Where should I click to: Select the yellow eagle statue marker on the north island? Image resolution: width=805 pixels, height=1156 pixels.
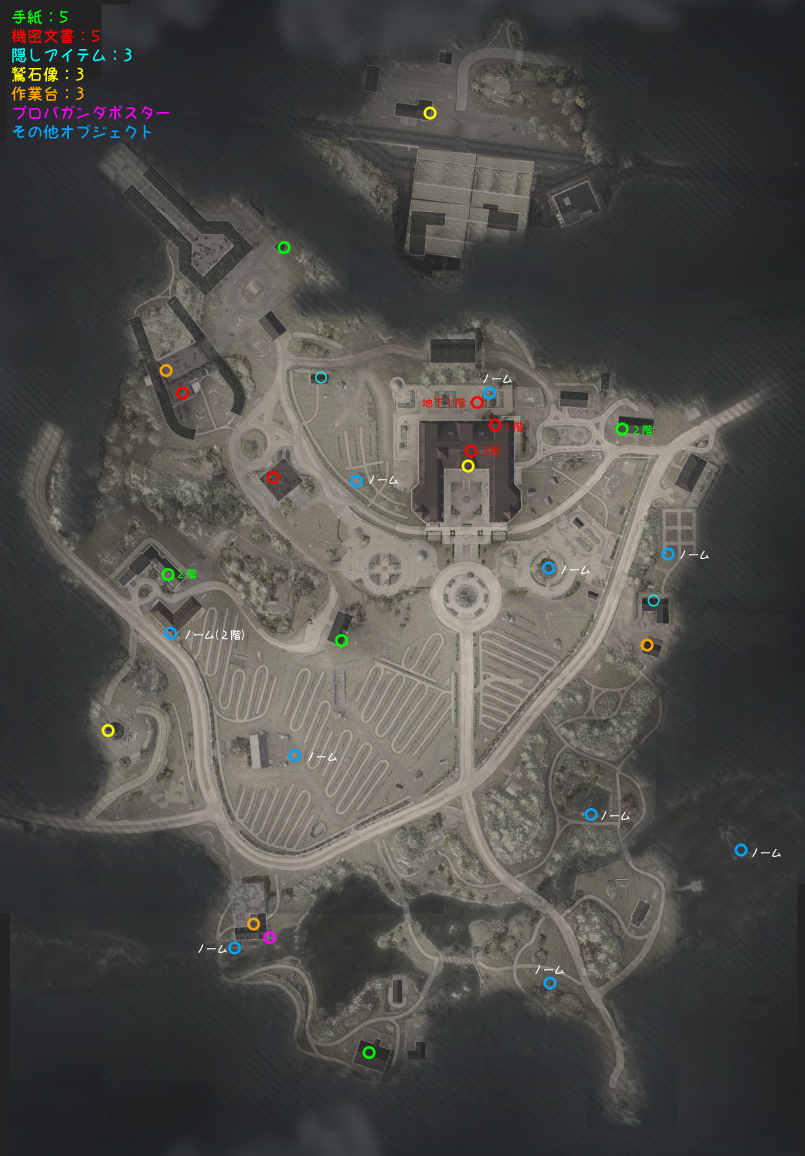pos(430,113)
